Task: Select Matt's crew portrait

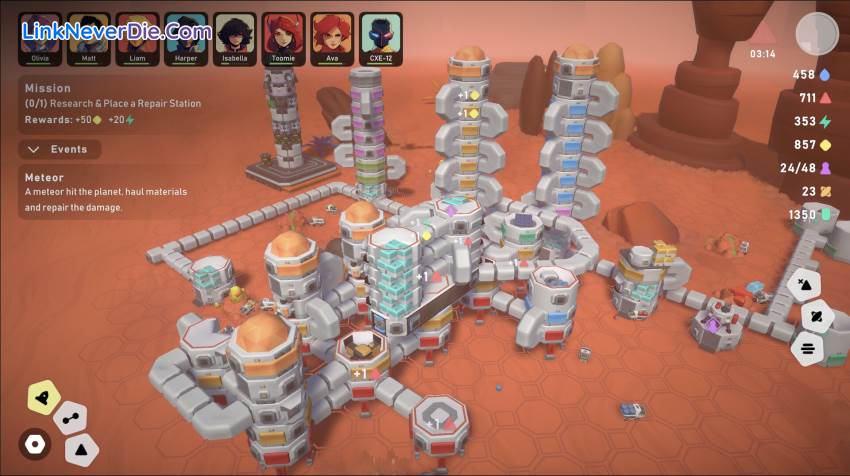Action: tap(89, 34)
